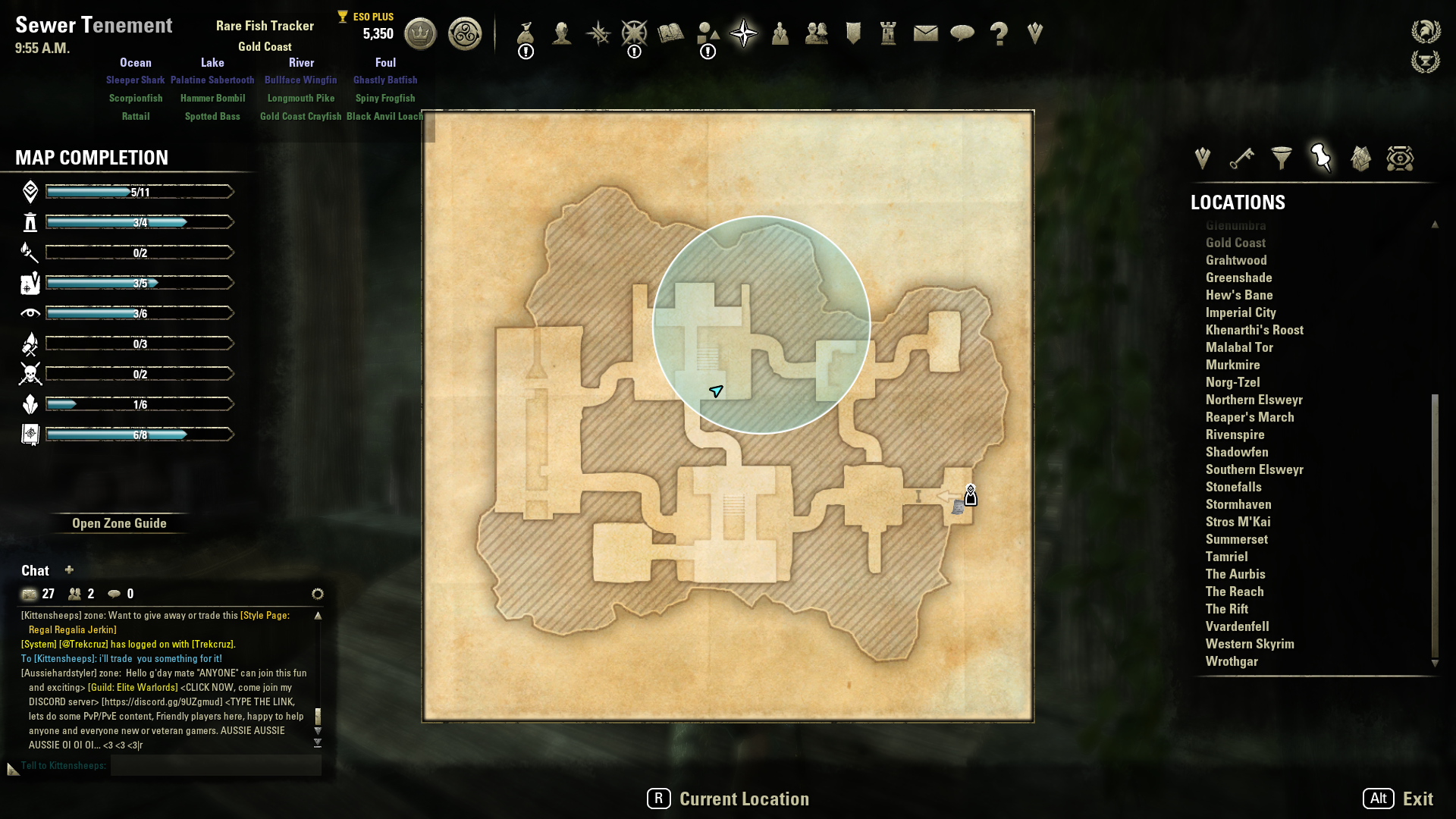The image size is (1456, 819).
Task: Choose Vvardenfell from the locations list
Action: click(x=1237, y=626)
